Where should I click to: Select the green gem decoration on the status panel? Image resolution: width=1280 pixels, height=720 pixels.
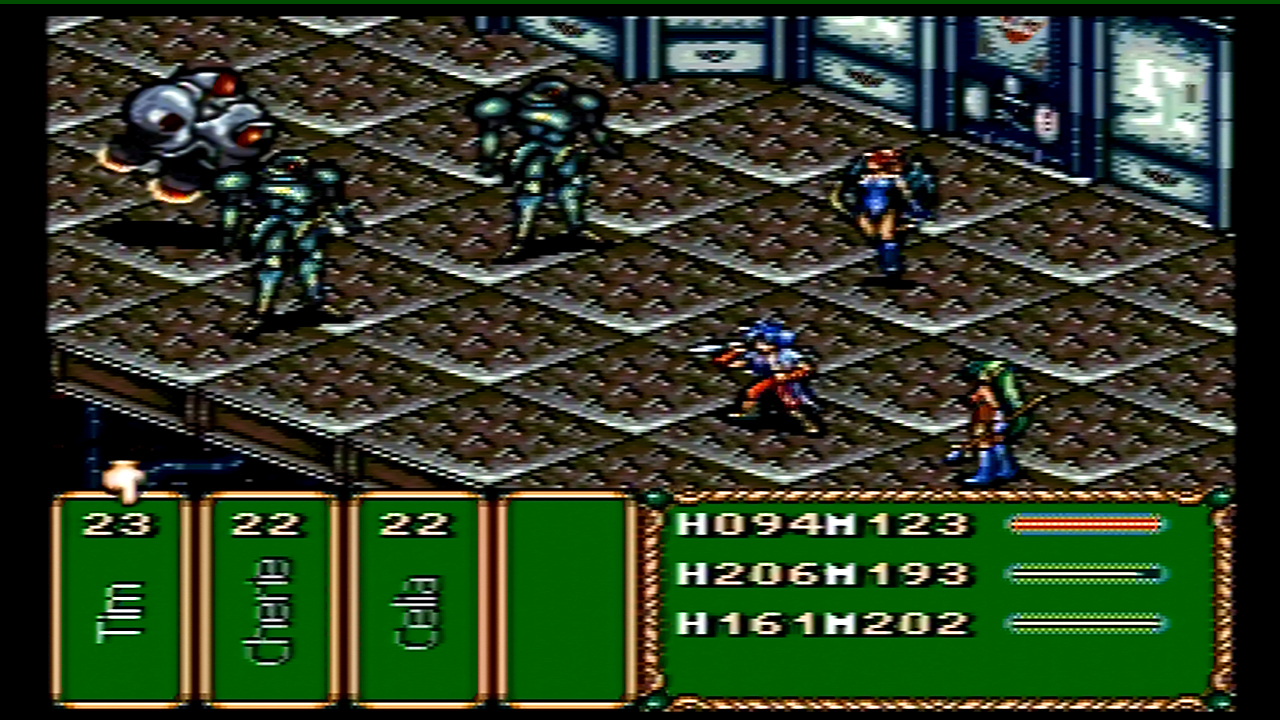[655, 497]
